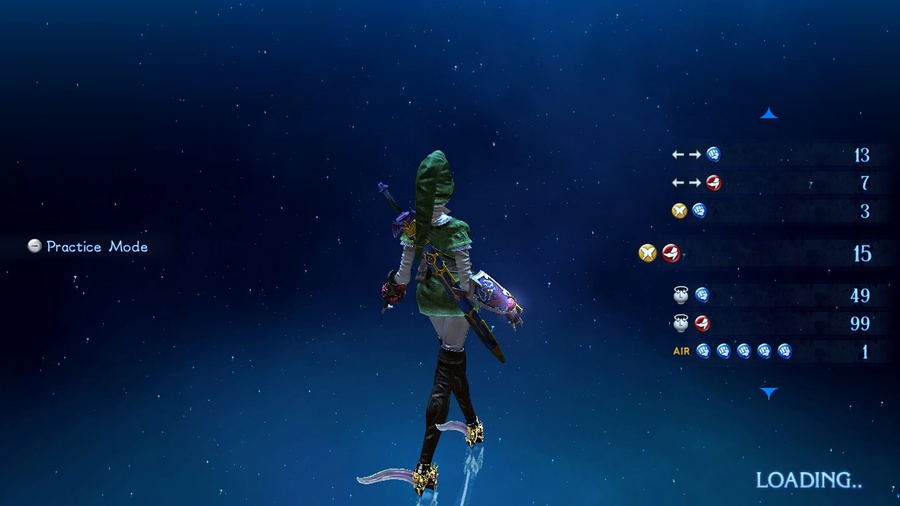Select the AIR combo row
The width and height of the screenshot is (900, 506).
pyautogui.click(x=770, y=351)
